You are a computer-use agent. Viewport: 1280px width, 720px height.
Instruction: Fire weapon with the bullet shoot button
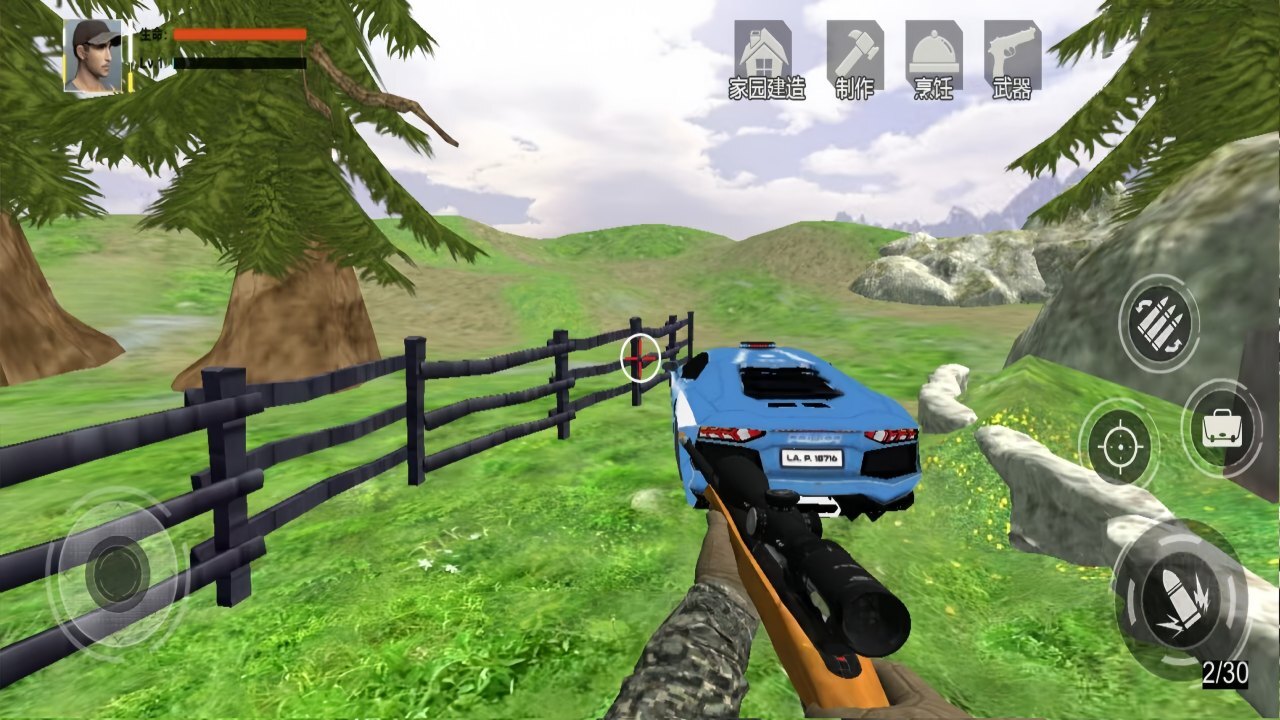(1179, 599)
